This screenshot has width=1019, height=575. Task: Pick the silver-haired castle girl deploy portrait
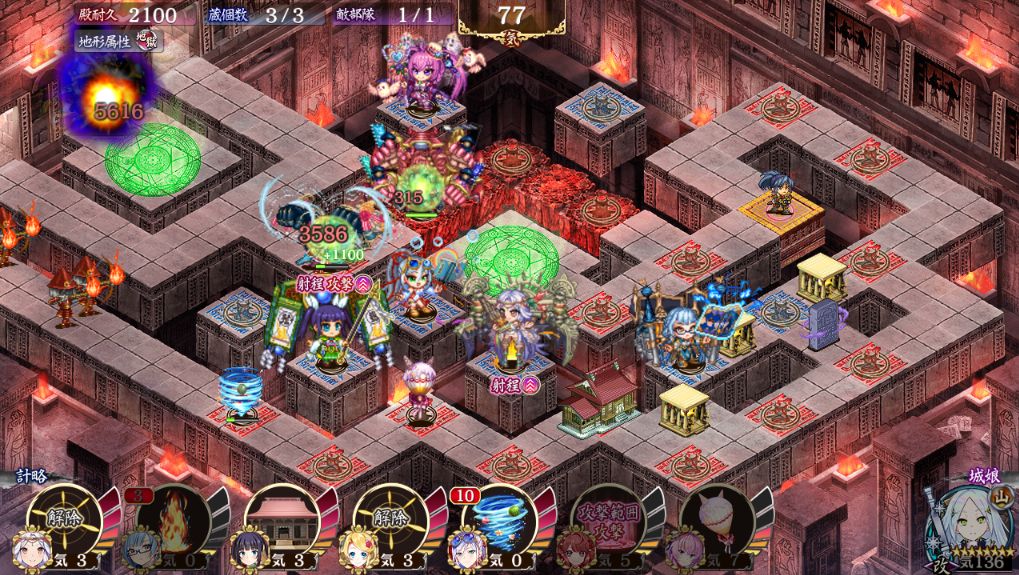pos(964,530)
